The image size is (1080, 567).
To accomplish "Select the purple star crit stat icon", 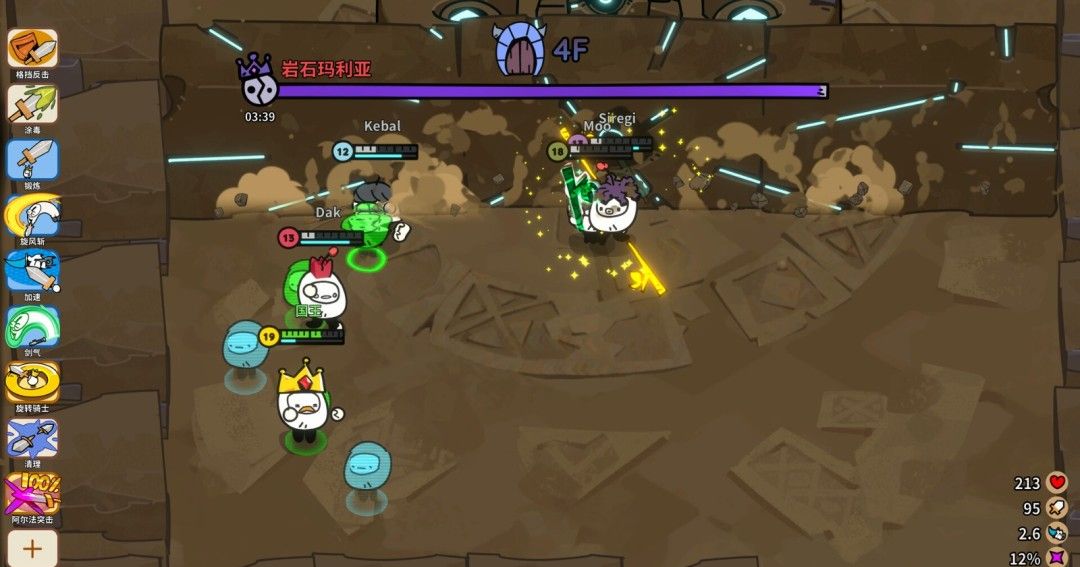I will pos(1058,558).
